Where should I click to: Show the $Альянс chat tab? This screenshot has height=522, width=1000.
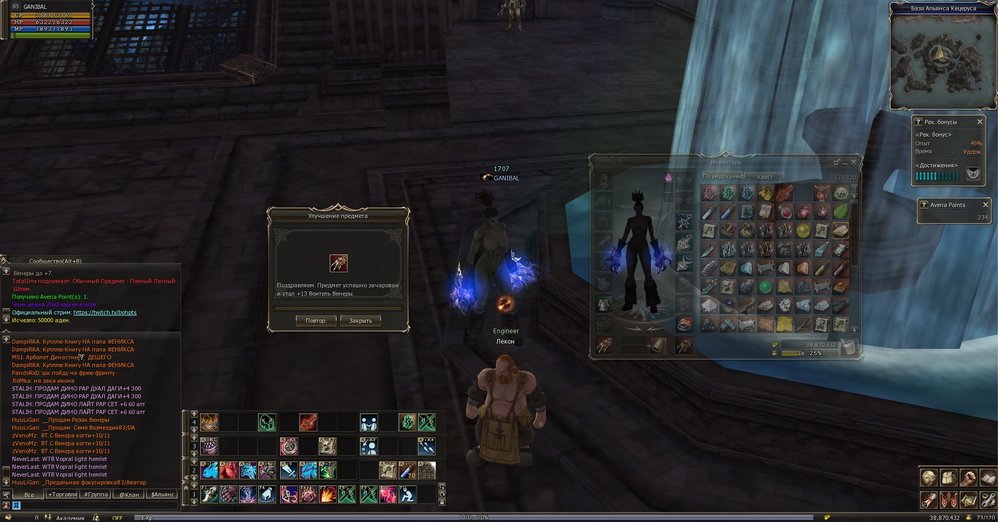[163, 494]
